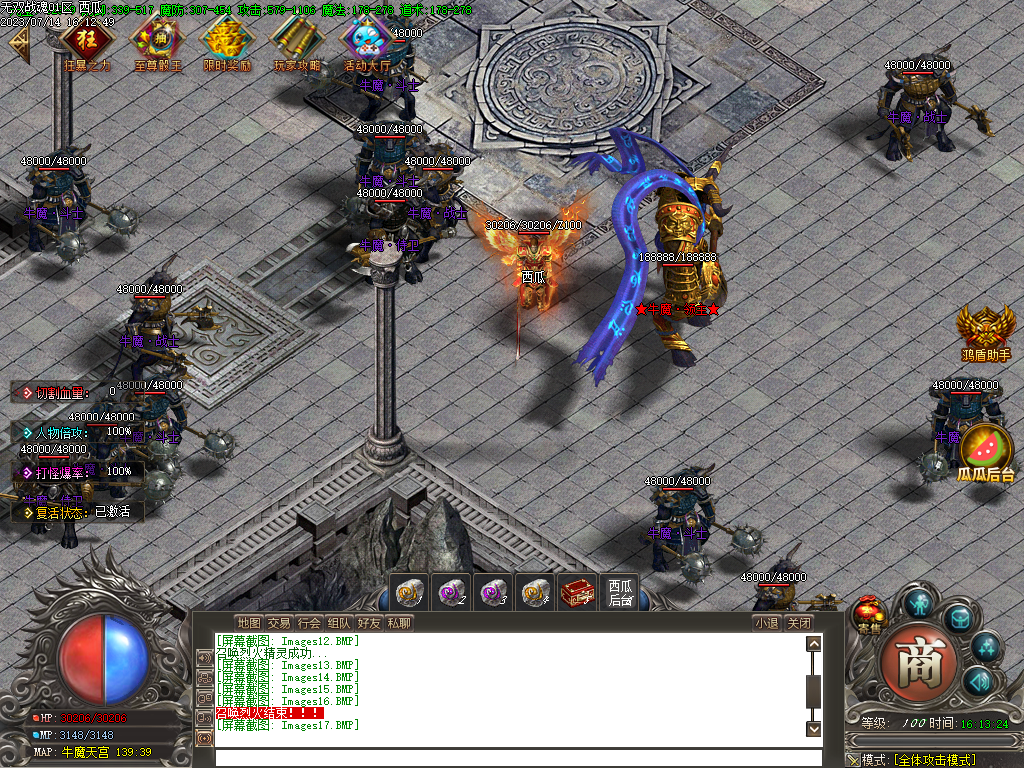The height and width of the screenshot is (768, 1024).
Task: Open the 狂暴之力 berserk power icon
Action: coord(87,42)
